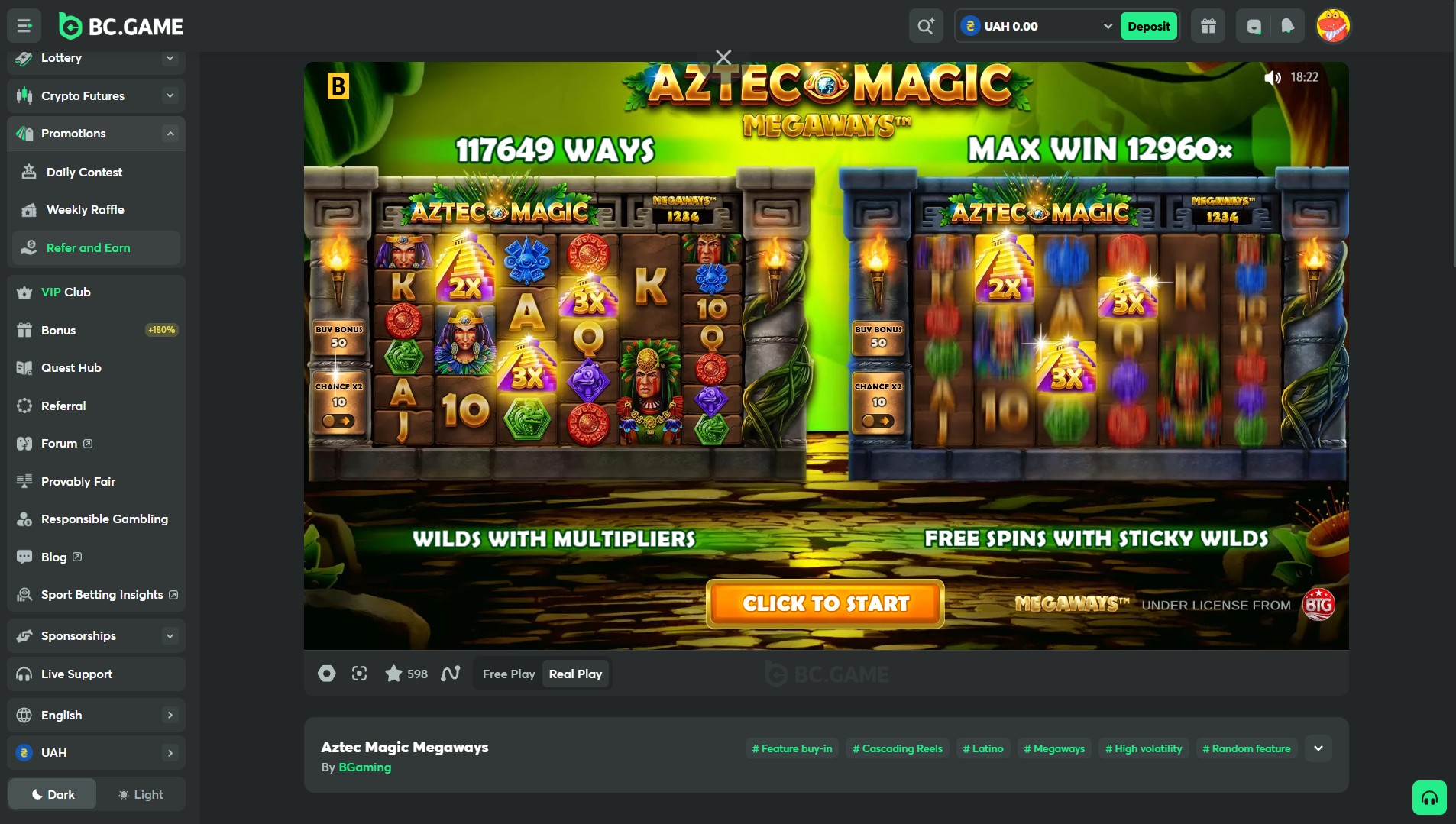
Task: Switch to the Free Play tab
Action: click(508, 674)
